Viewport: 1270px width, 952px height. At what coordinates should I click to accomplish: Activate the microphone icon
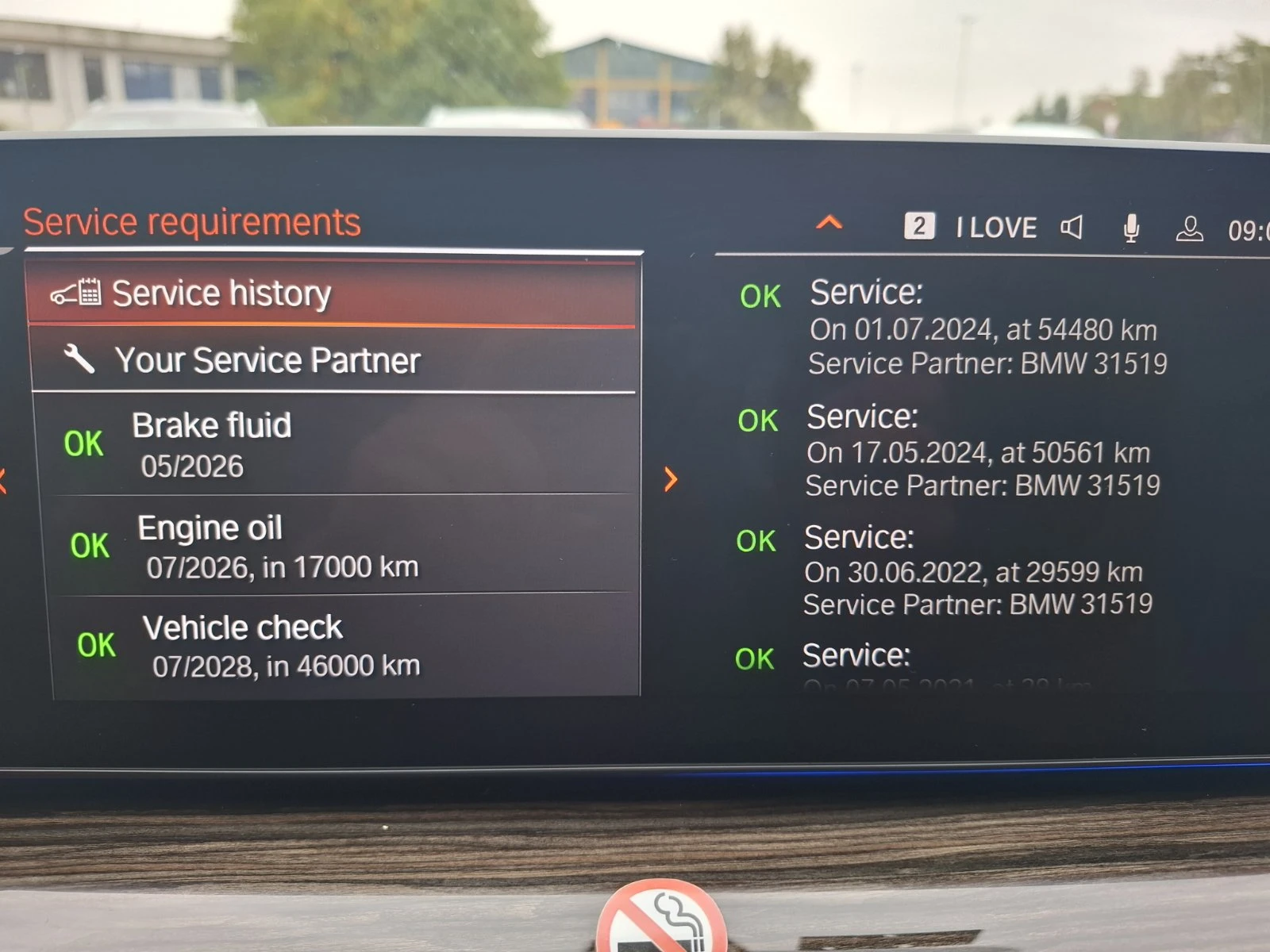1130,228
